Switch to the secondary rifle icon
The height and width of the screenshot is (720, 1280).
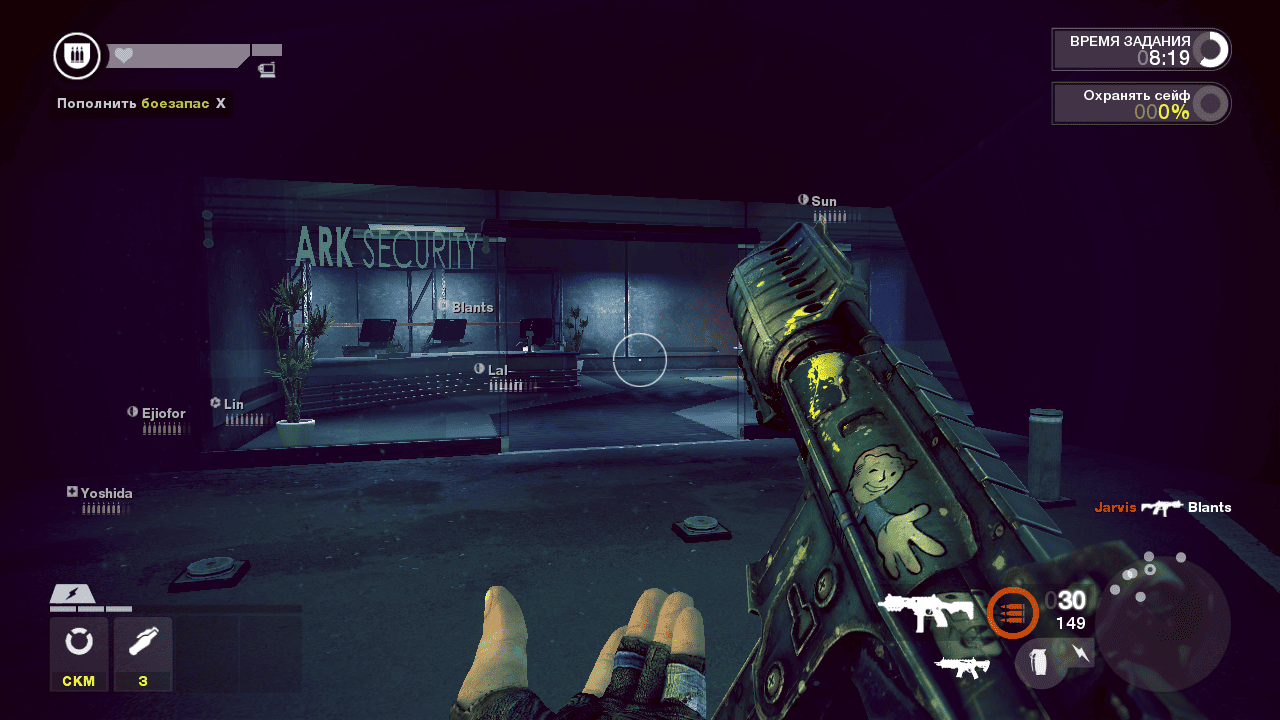[x=962, y=667]
